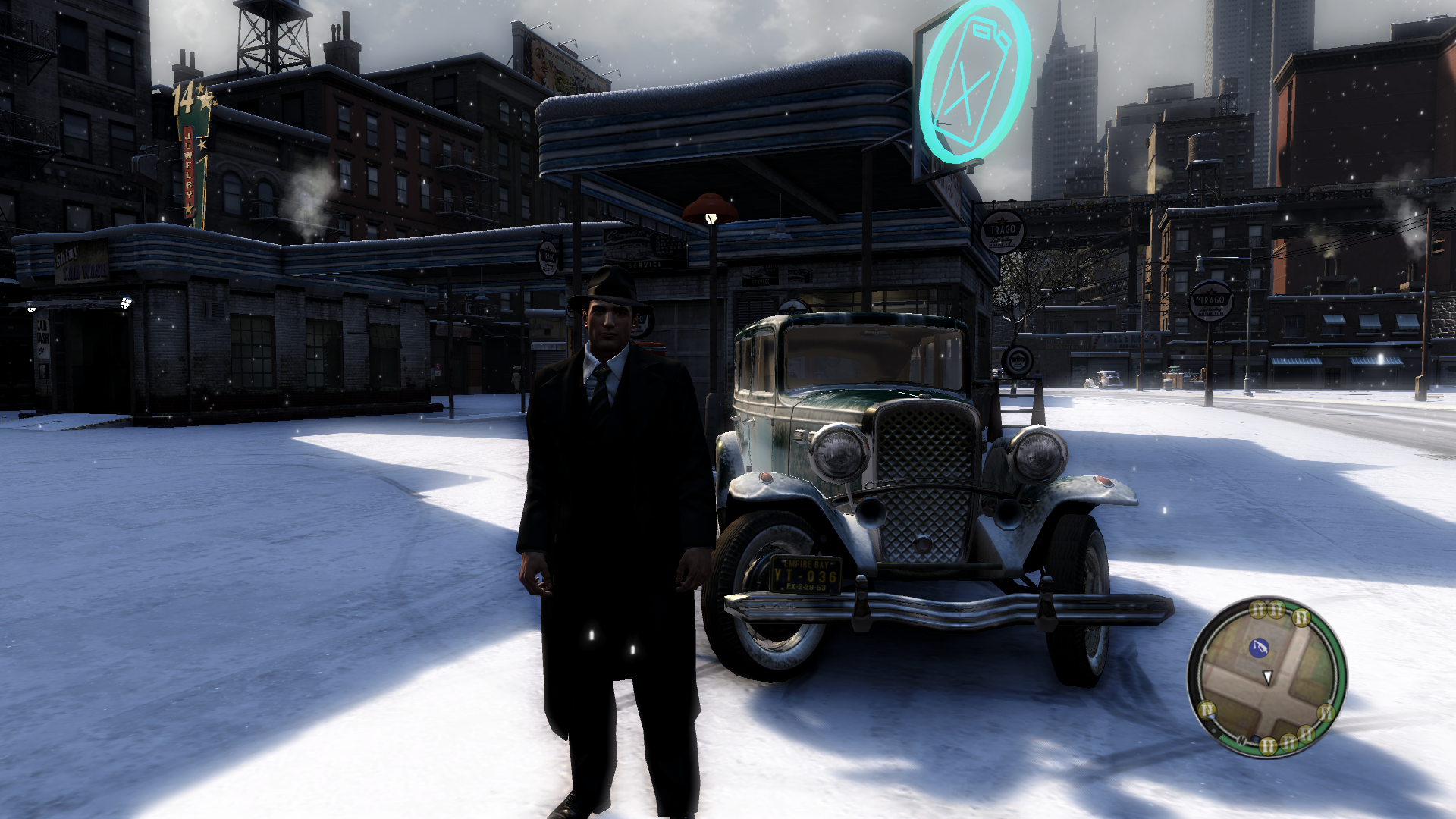Click the circular minimap
1456x819 pixels.
pos(1266,677)
